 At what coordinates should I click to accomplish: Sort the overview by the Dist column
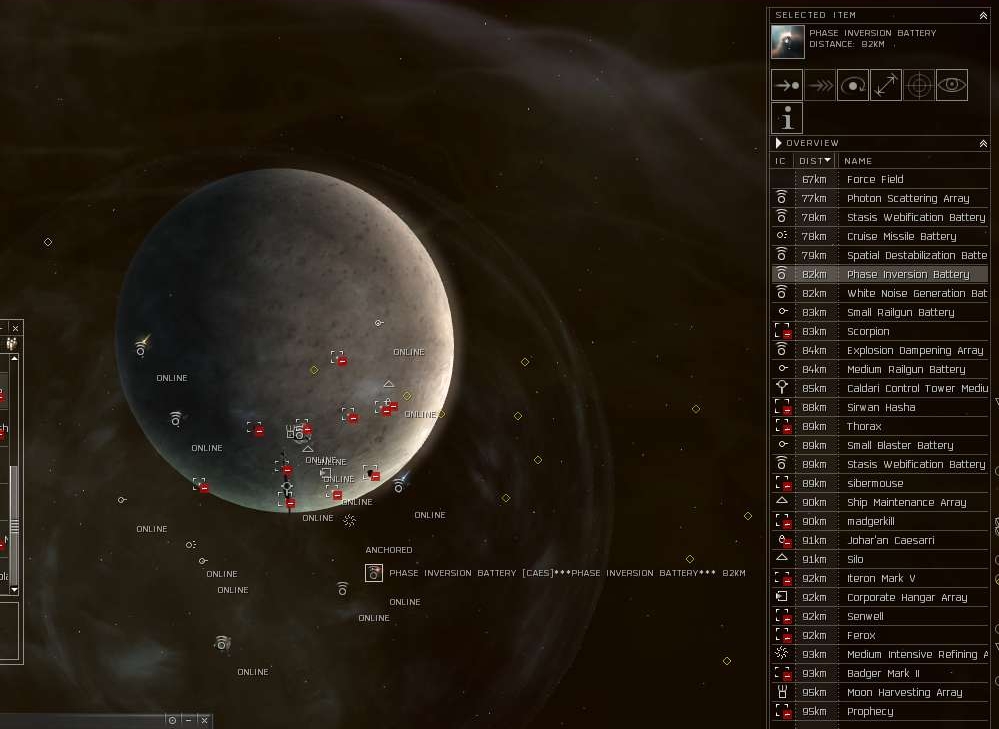point(815,161)
